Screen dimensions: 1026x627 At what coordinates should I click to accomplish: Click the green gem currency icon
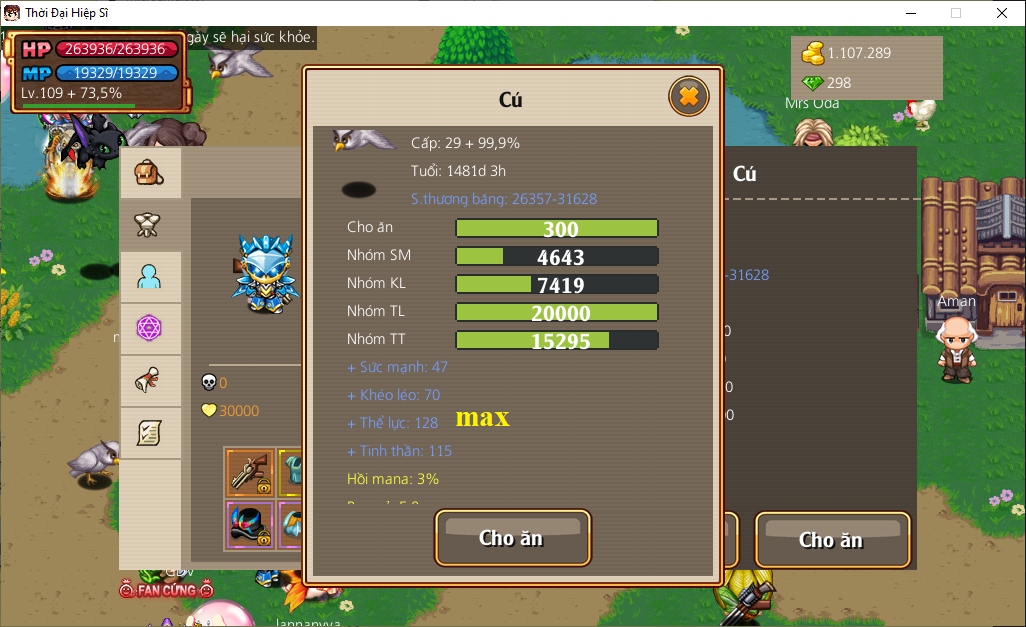tap(813, 83)
